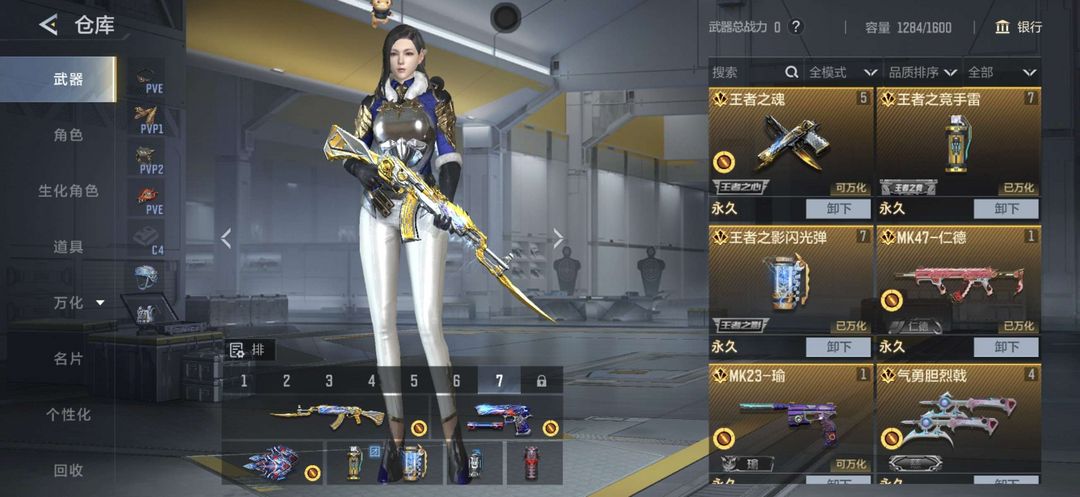
Task: Open the 全部 filter dropdown
Action: 1001,72
